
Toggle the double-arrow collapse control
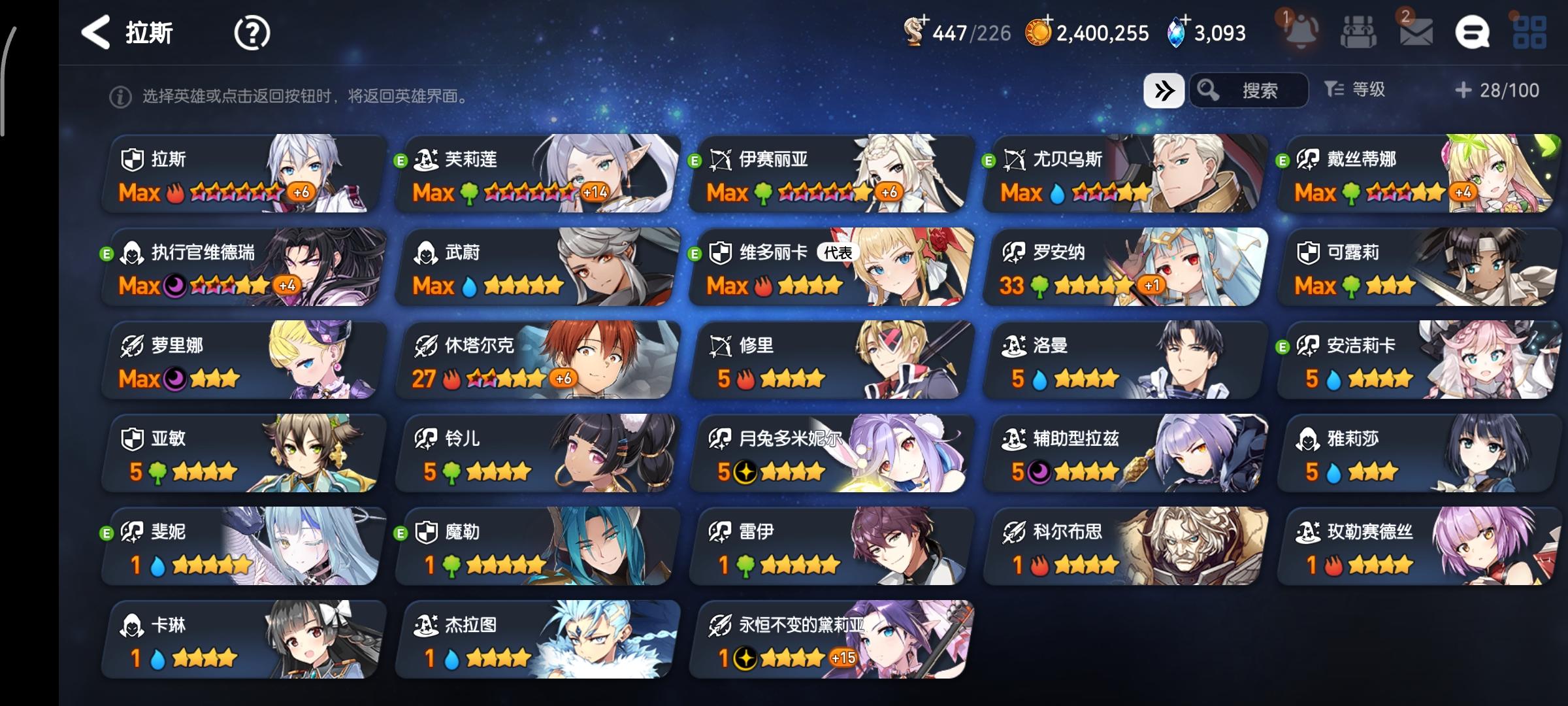point(1164,90)
